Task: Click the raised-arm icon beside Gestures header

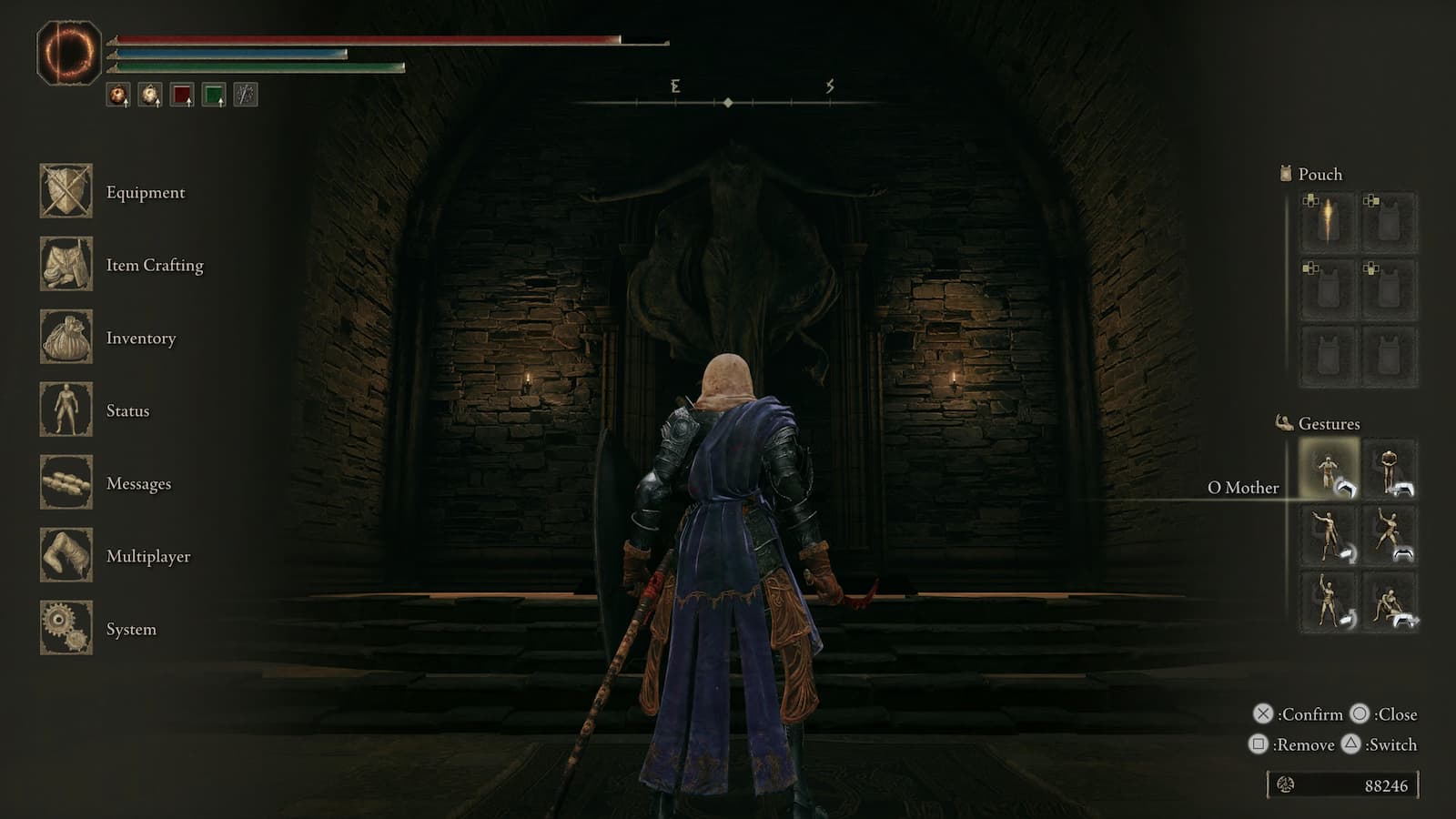Action: (x=1283, y=422)
